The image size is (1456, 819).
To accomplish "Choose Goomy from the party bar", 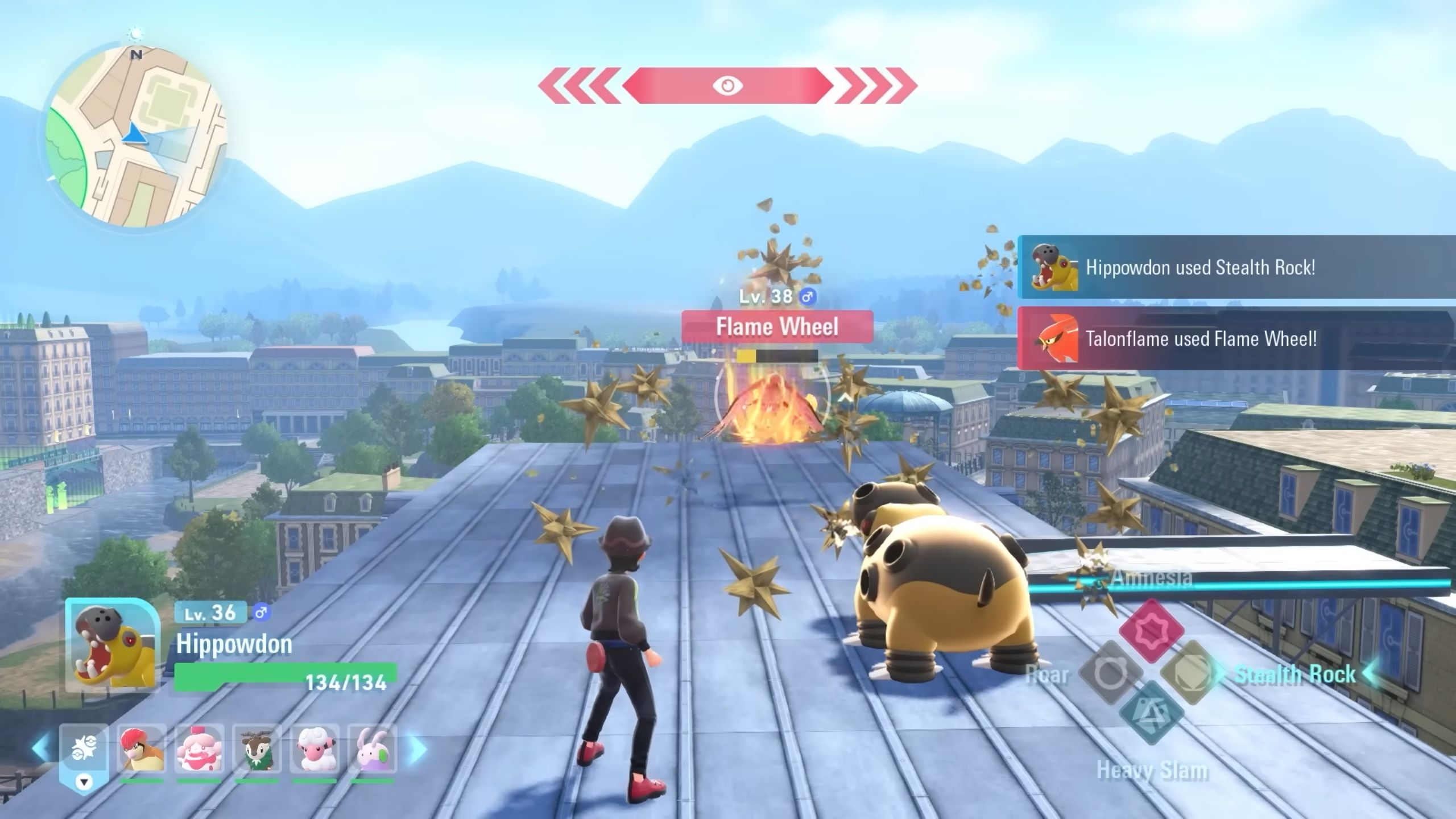I will (372, 749).
